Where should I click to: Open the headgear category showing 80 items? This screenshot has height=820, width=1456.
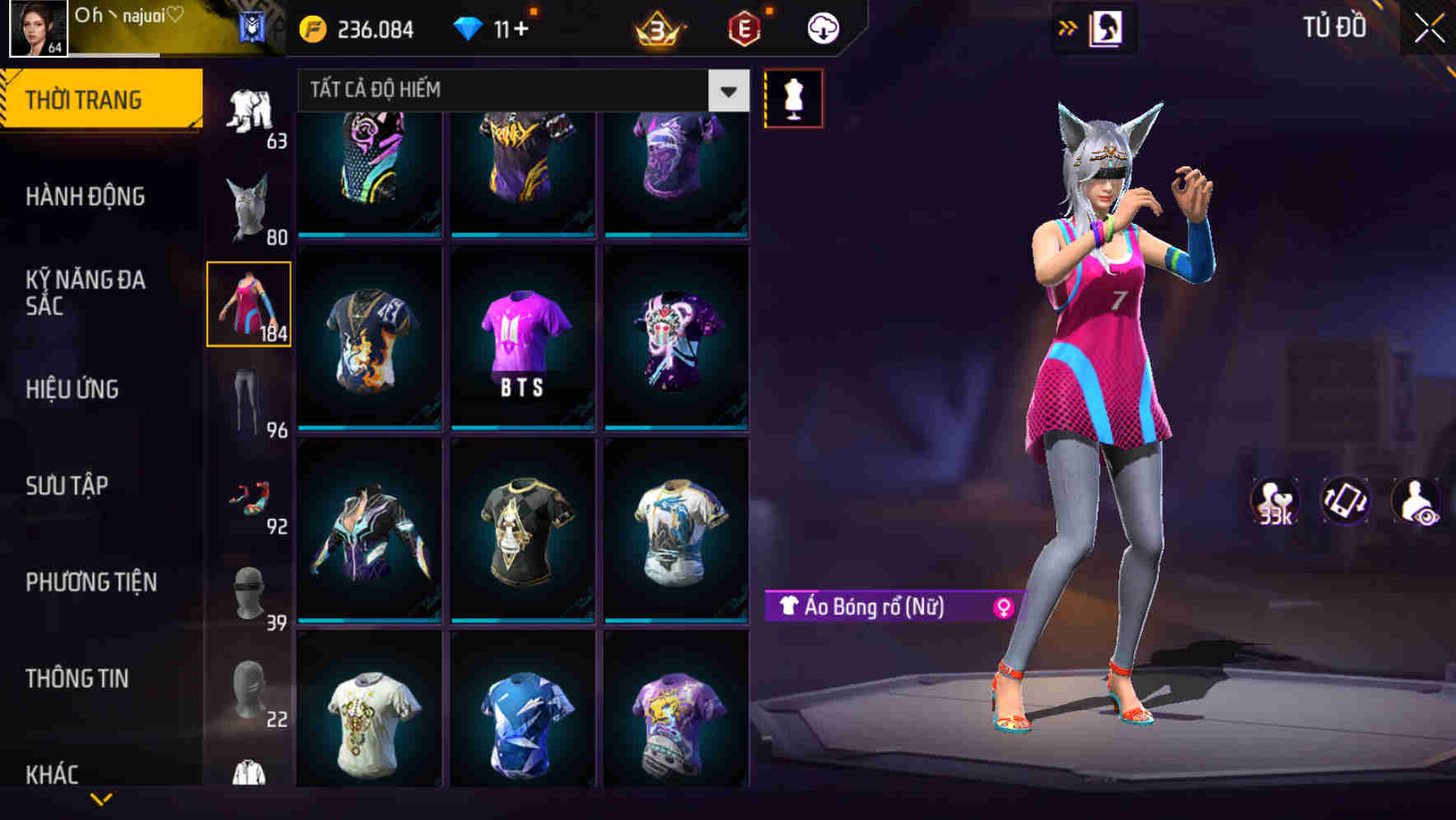tap(250, 202)
